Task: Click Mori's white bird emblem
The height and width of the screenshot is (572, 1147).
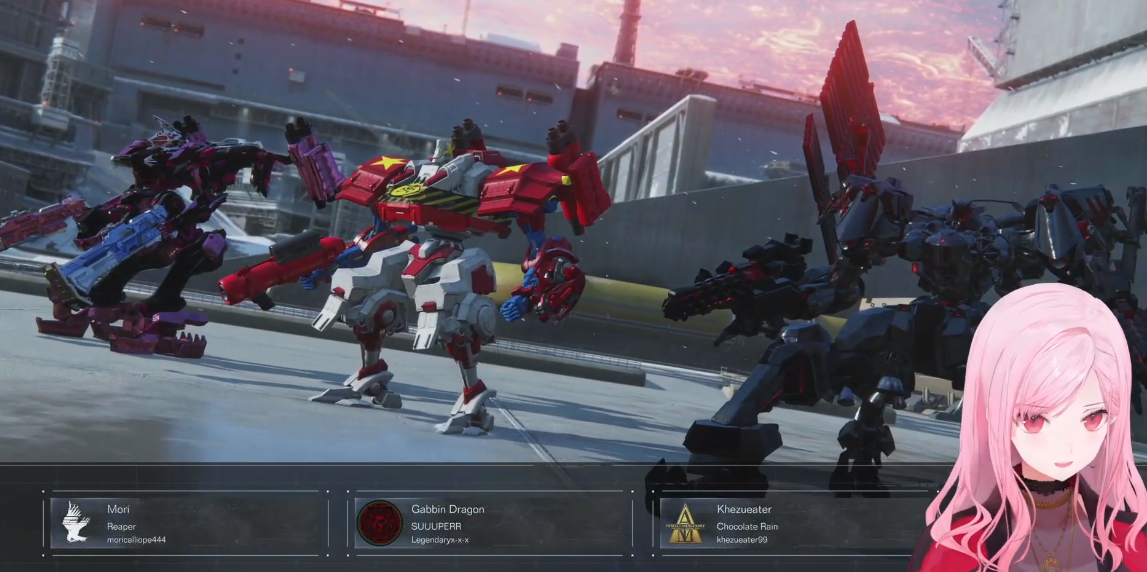Action: coord(76,523)
